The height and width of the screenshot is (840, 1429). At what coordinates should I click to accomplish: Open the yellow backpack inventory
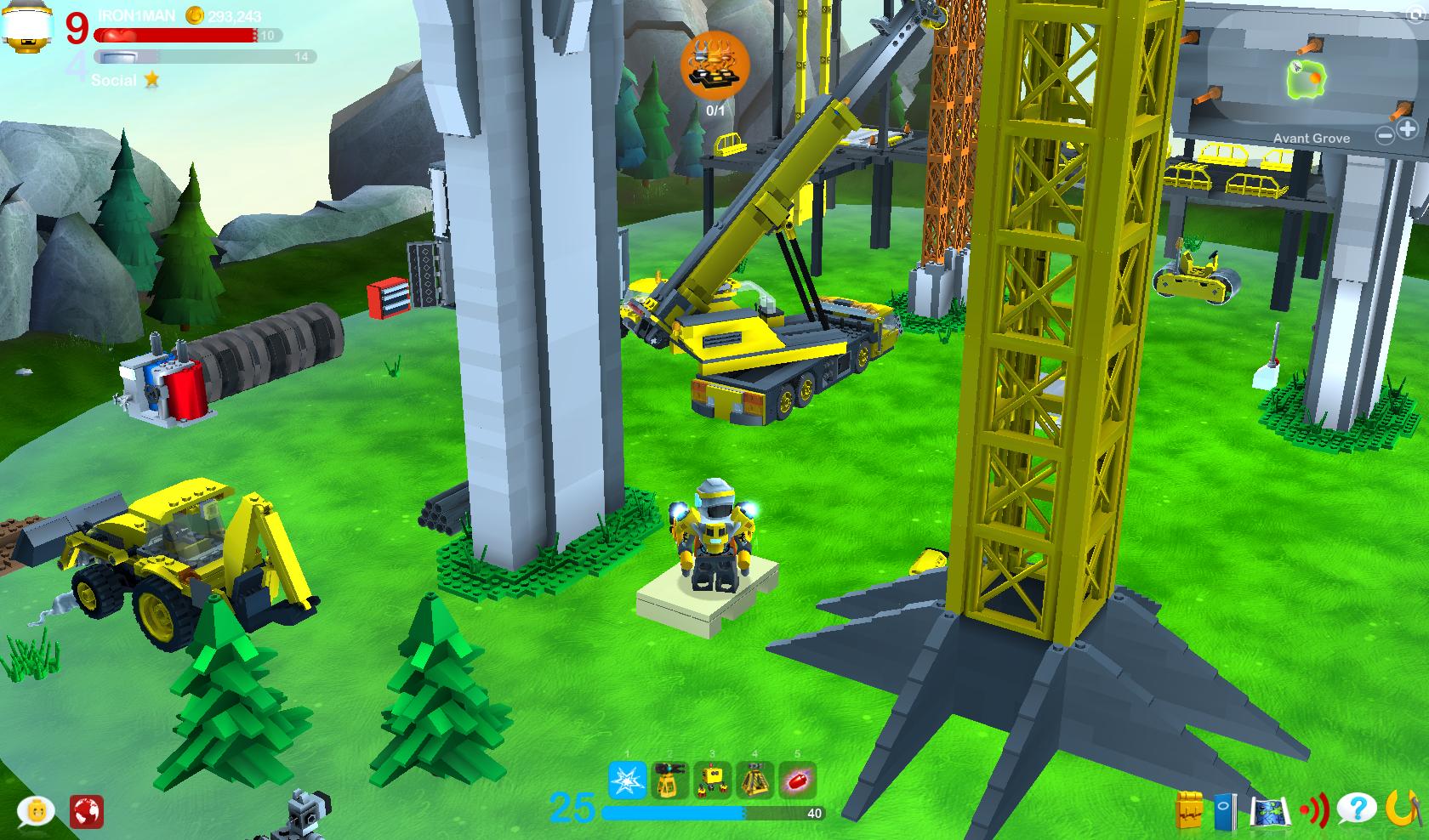pyautogui.click(x=1191, y=809)
